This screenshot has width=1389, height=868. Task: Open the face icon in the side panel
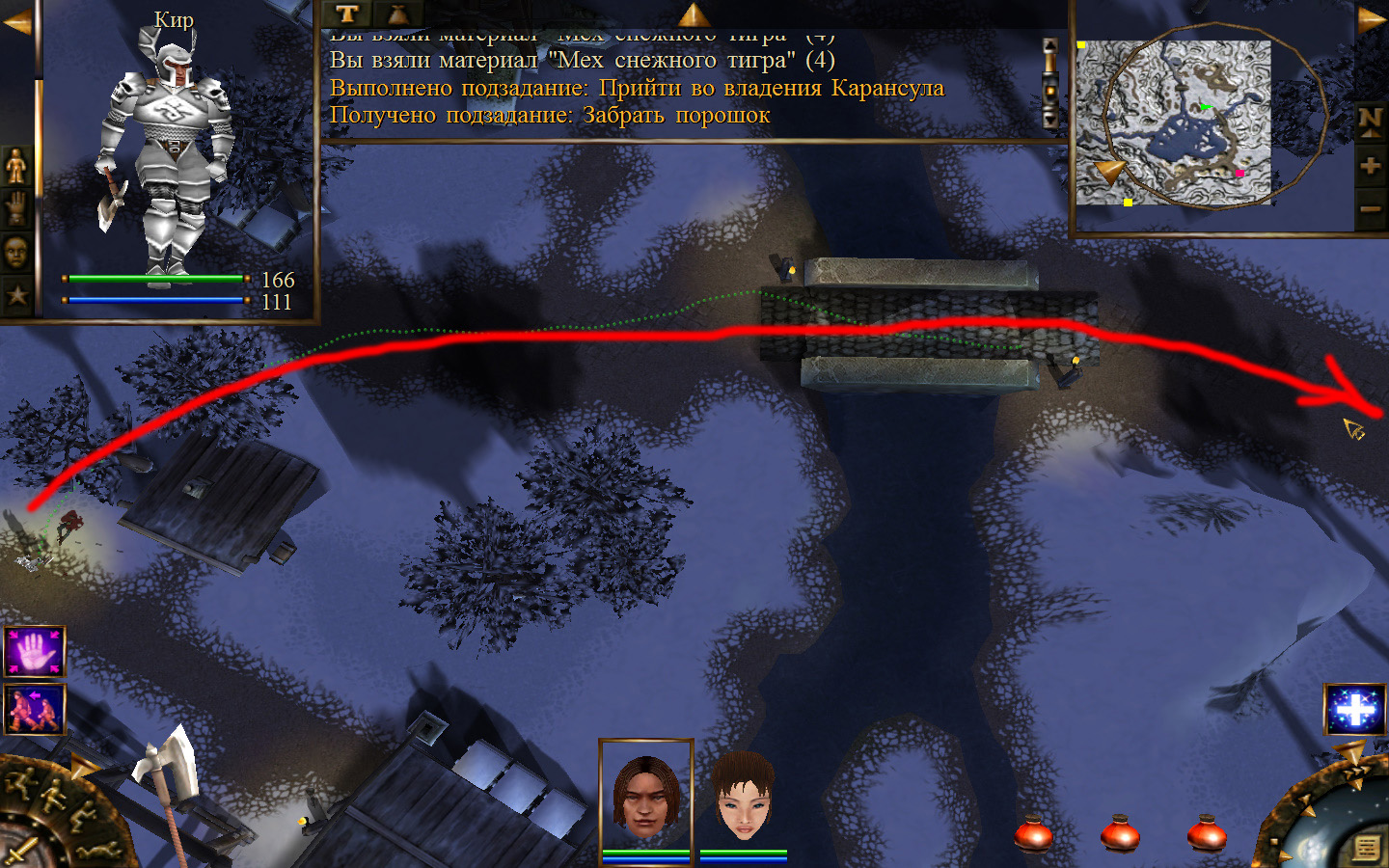point(16,253)
